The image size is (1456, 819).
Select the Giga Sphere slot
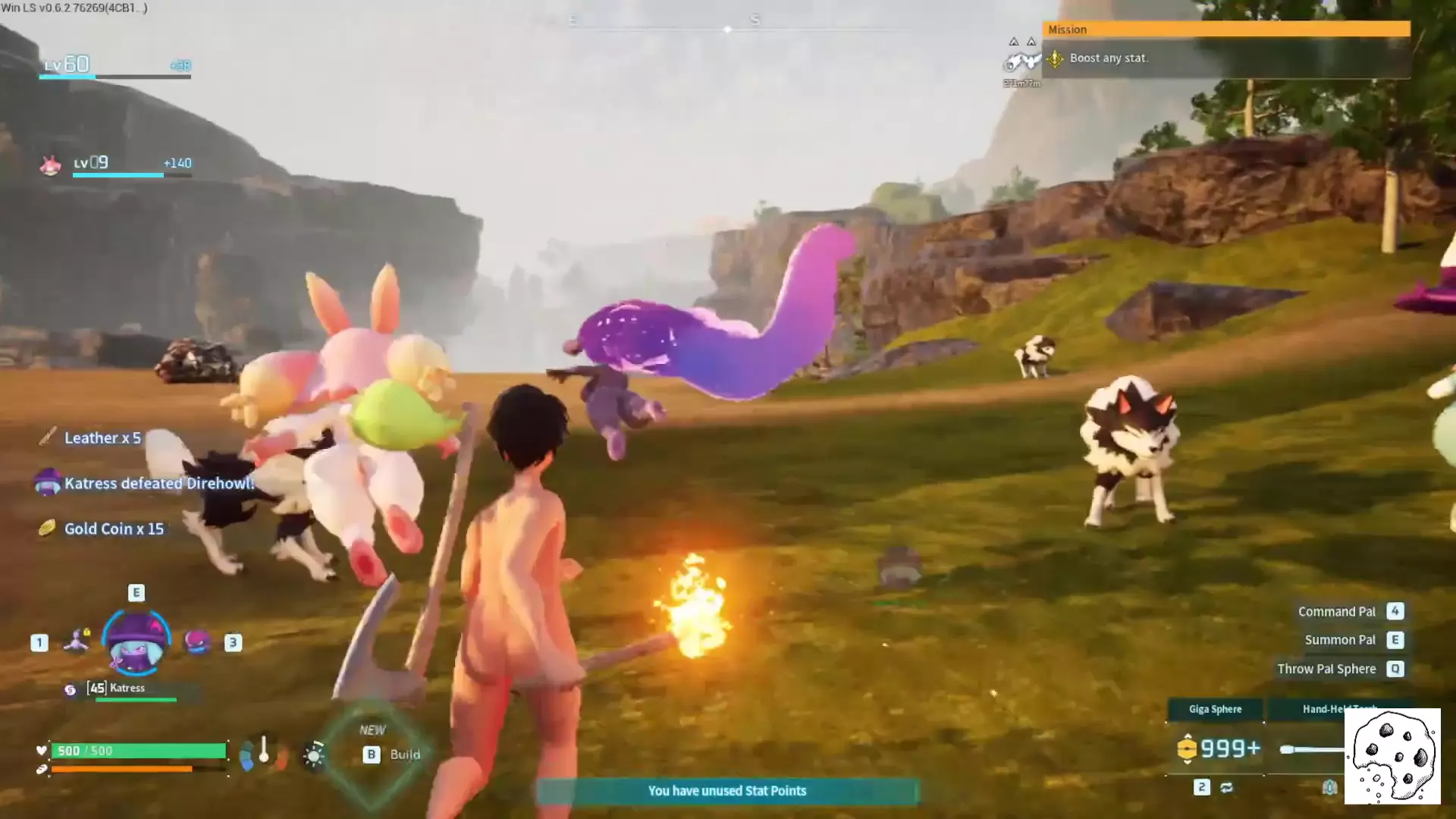pos(1215,710)
